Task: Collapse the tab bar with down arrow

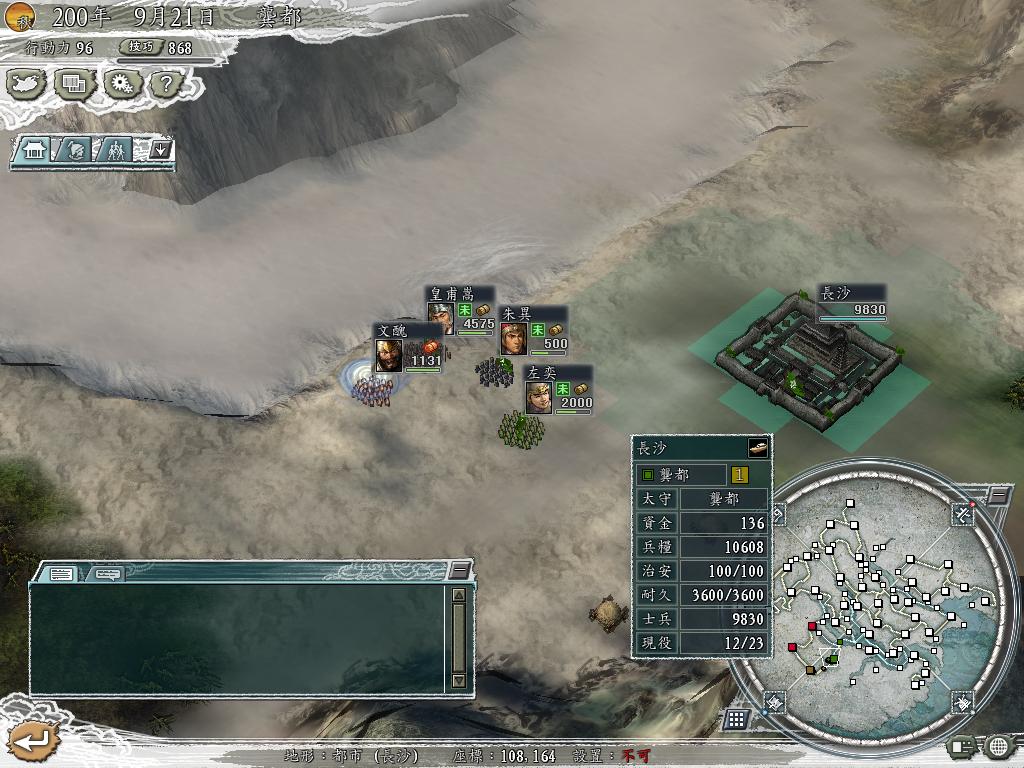Action: 160,151
